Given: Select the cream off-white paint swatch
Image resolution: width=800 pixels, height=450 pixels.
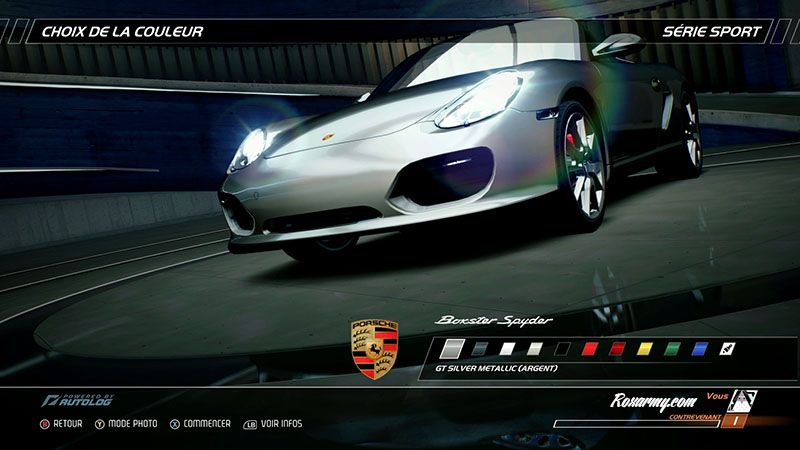Looking at the screenshot, I should pyautogui.click(x=535, y=349).
